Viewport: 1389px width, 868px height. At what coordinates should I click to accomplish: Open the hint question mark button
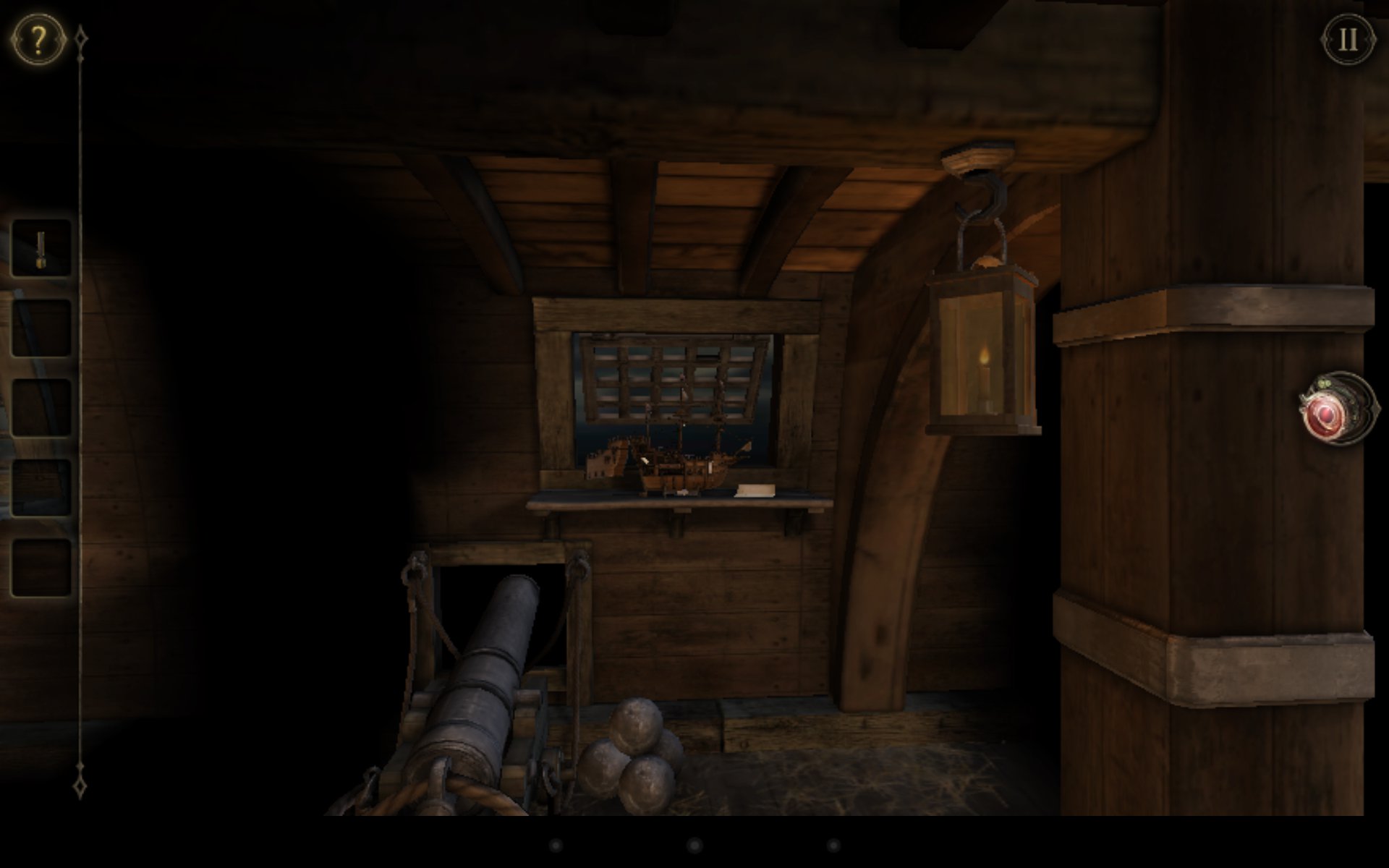[38, 38]
